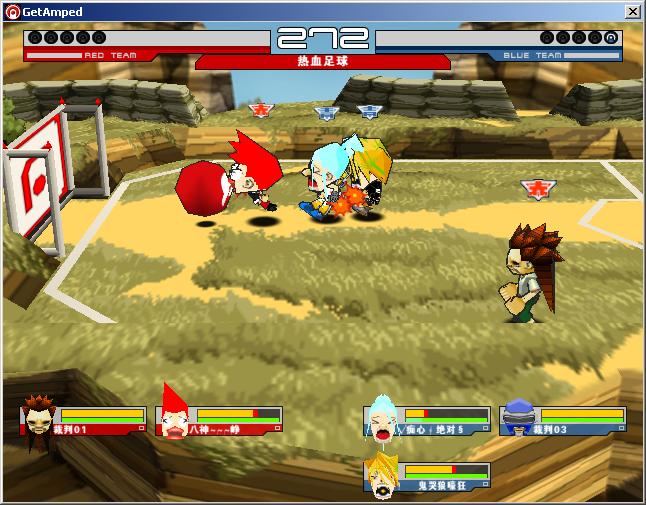This screenshot has width=646, height=505.
Task: Select the cyan-haired 痴心 player panel
Action: [428, 421]
